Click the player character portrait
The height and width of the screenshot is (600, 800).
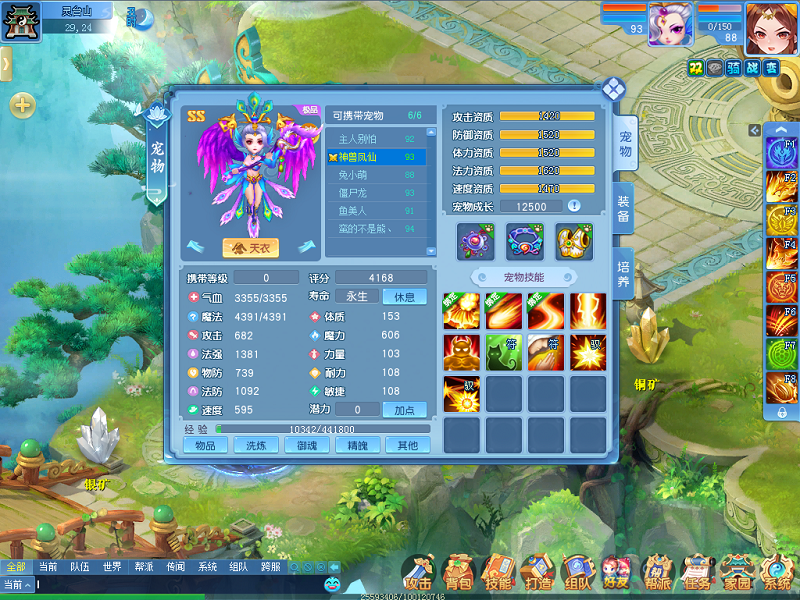click(771, 27)
